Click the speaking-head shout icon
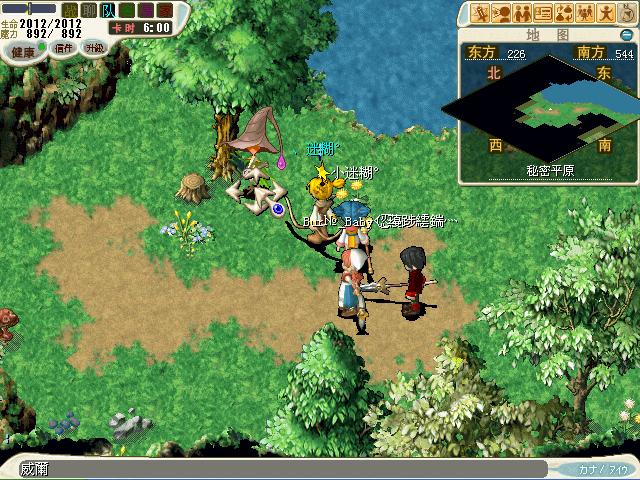Image resolution: width=640 pixels, height=480 pixels. (x=501, y=13)
